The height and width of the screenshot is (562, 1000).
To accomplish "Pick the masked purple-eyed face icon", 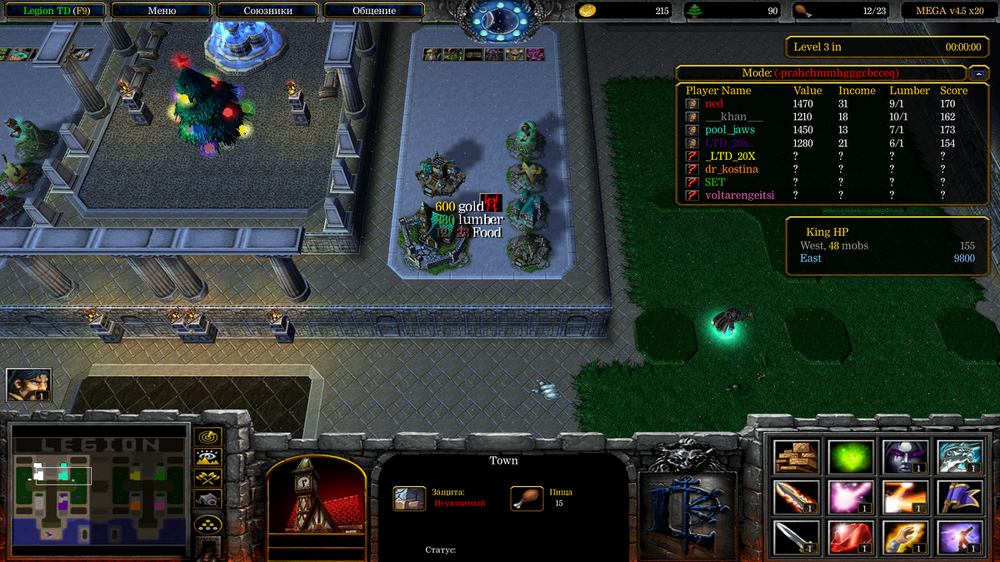I will [x=905, y=456].
